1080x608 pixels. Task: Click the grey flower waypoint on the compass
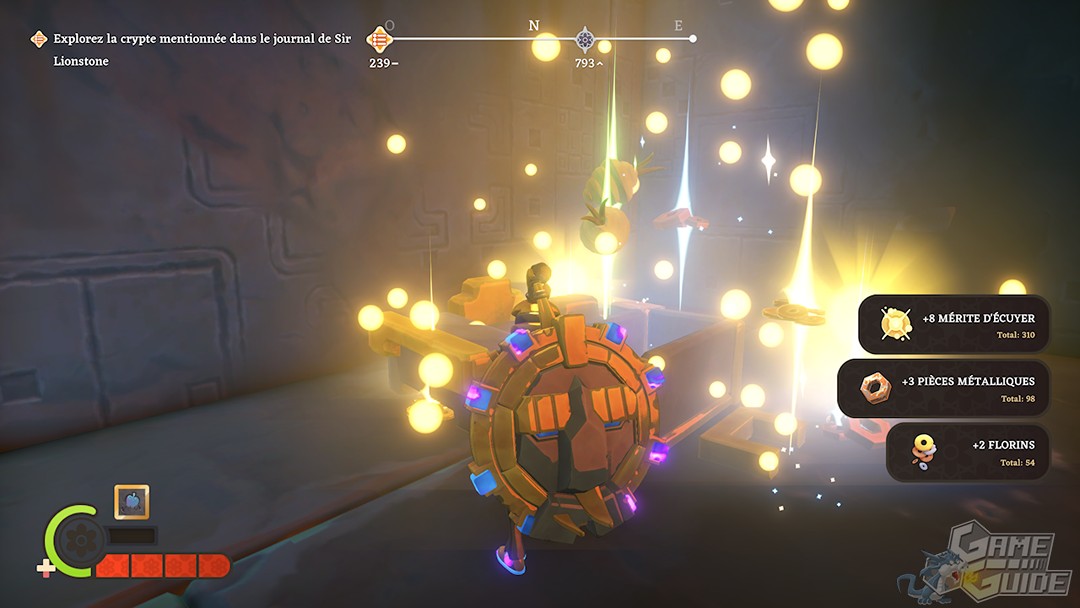coord(585,39)
